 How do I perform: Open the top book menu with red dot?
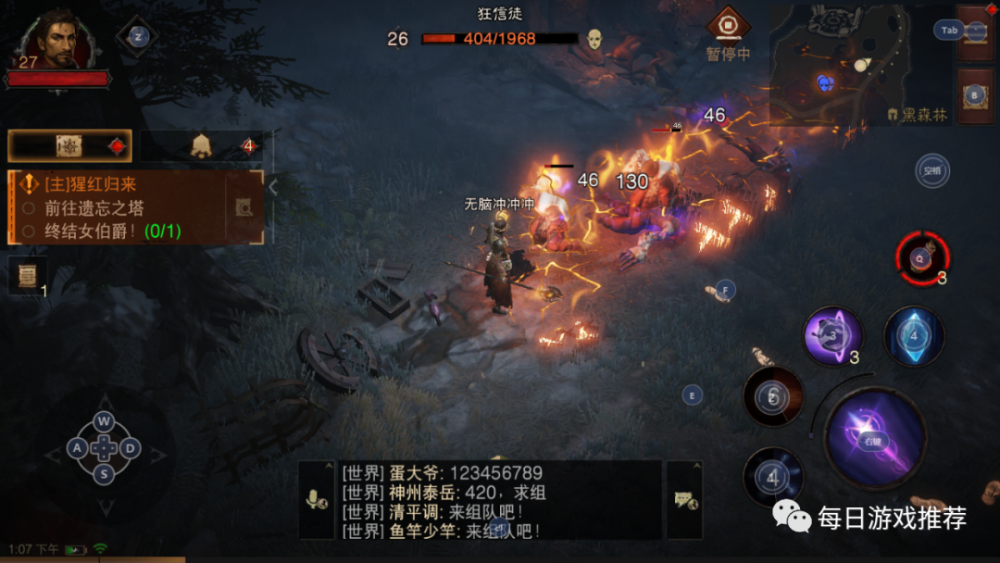click(x=975, y=32)
